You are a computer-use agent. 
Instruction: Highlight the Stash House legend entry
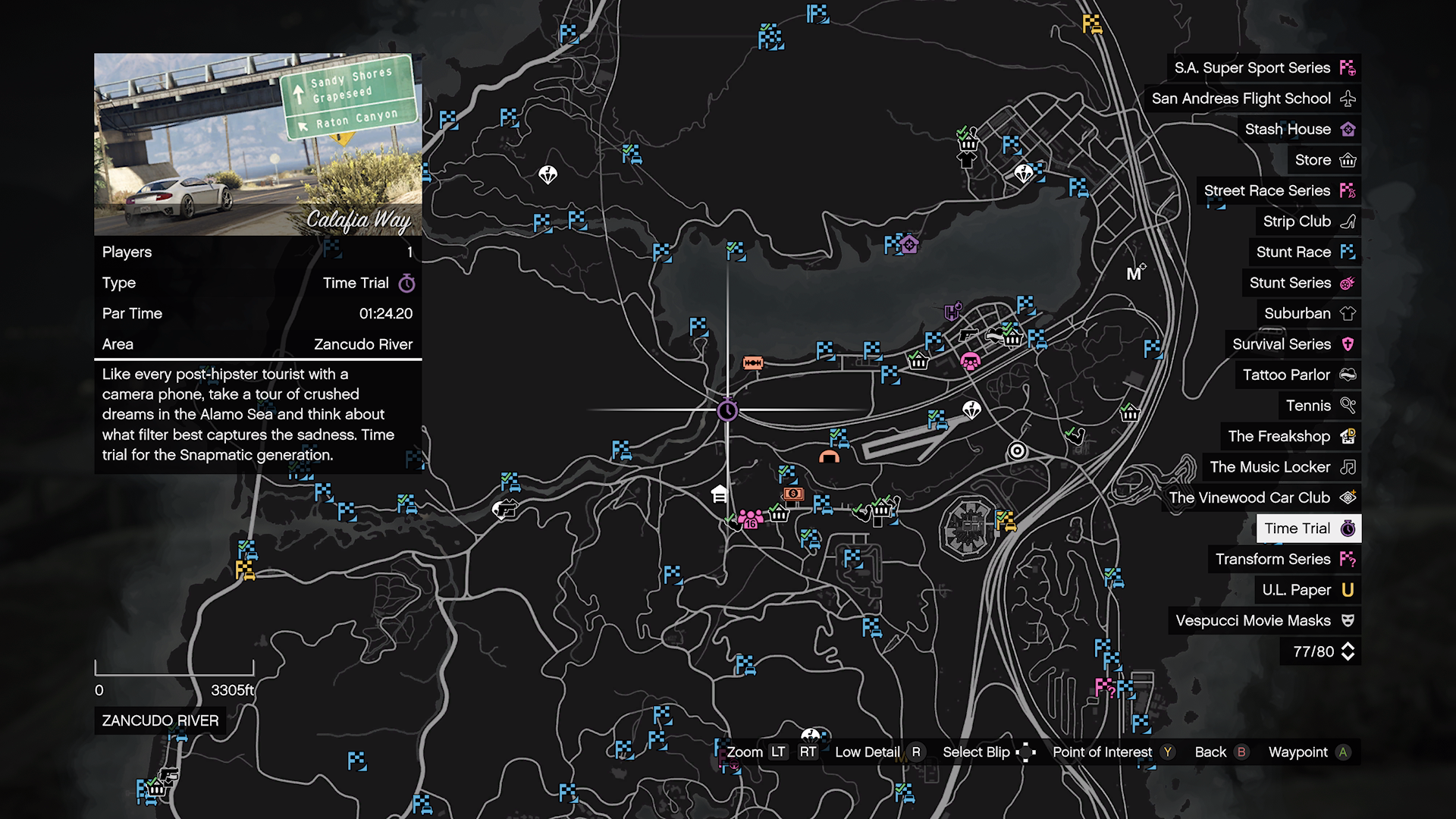click(x=1299, y=130)
